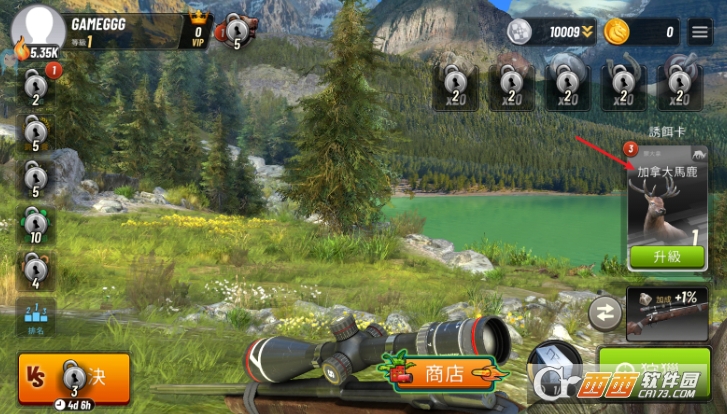The height and width of the screenshot is (414, 727).
Task: Start a VS duel match
Action: click(73, 377)
